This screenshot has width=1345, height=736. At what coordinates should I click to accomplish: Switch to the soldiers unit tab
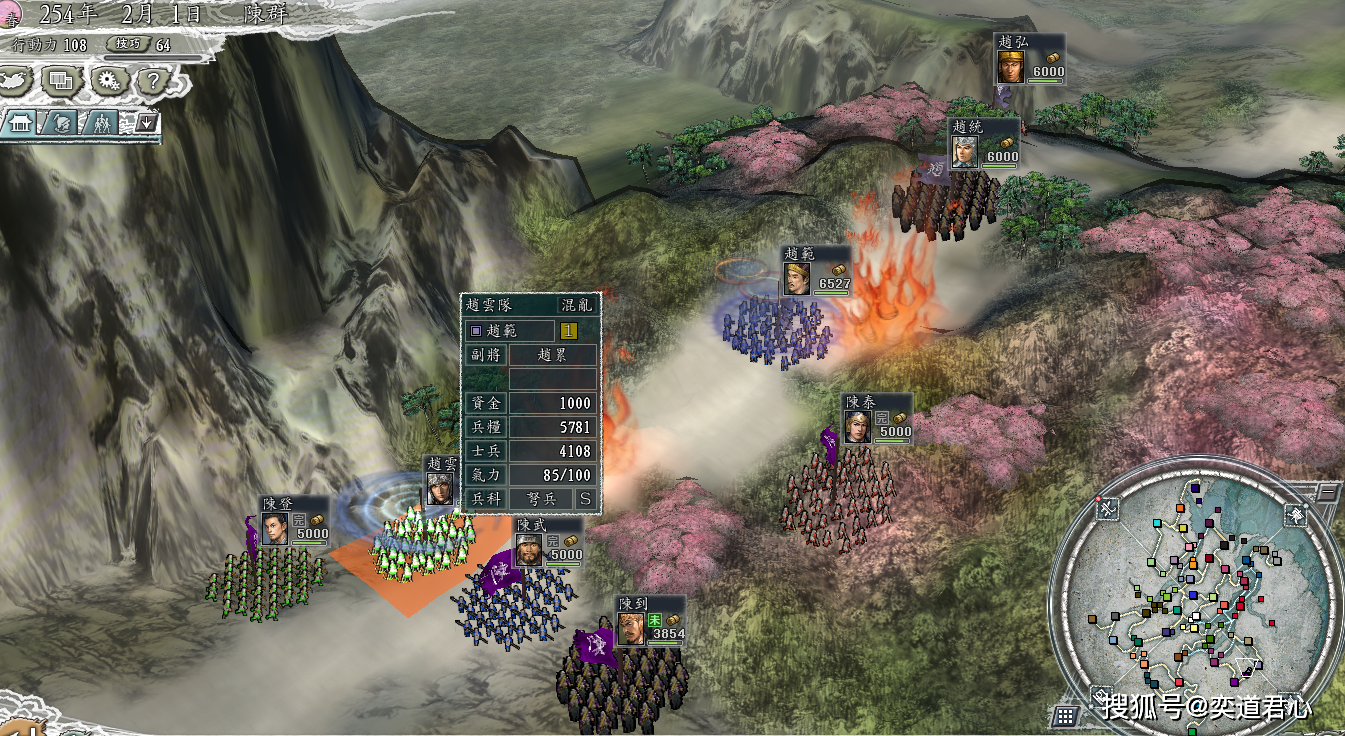coord(101,123)
